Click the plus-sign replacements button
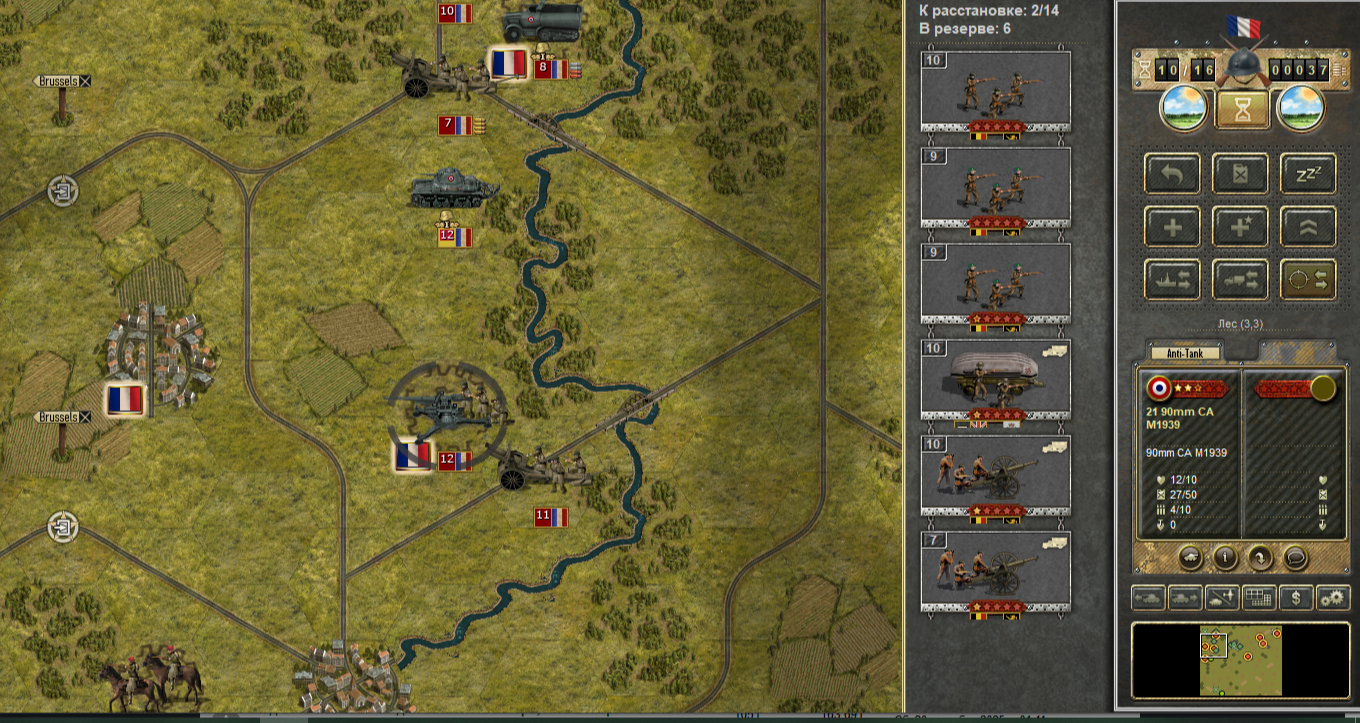The width and height of the screenshot is (1360, 723). (1173, 227)
